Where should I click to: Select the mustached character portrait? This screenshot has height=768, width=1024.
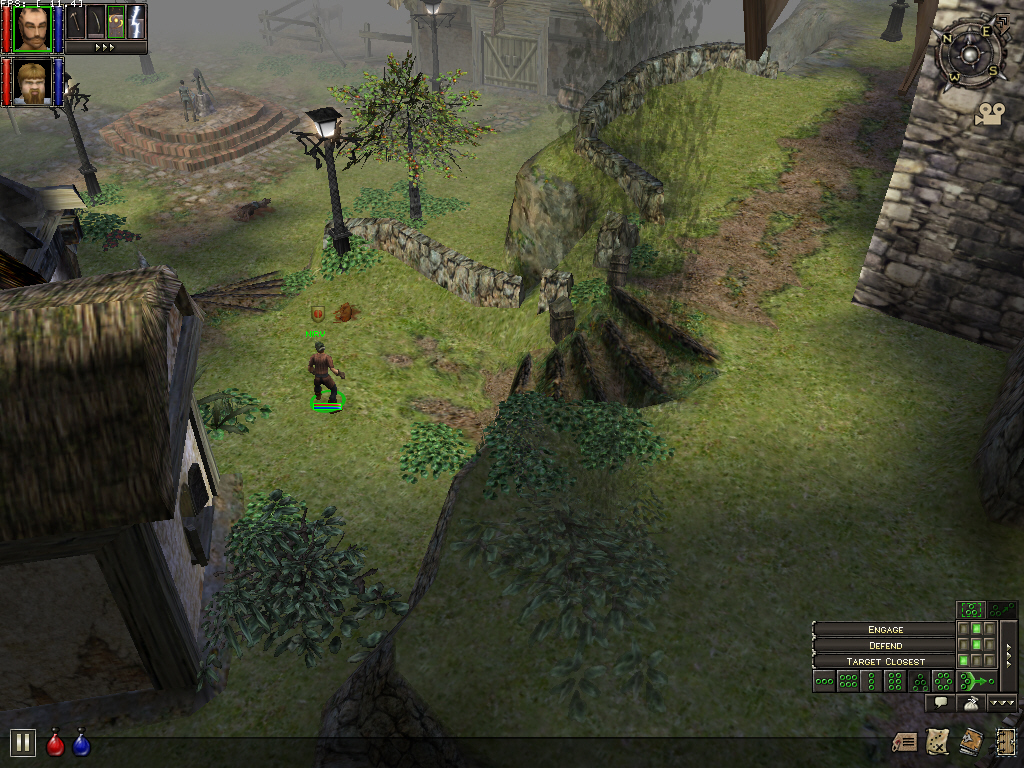[x=33, y=27]
